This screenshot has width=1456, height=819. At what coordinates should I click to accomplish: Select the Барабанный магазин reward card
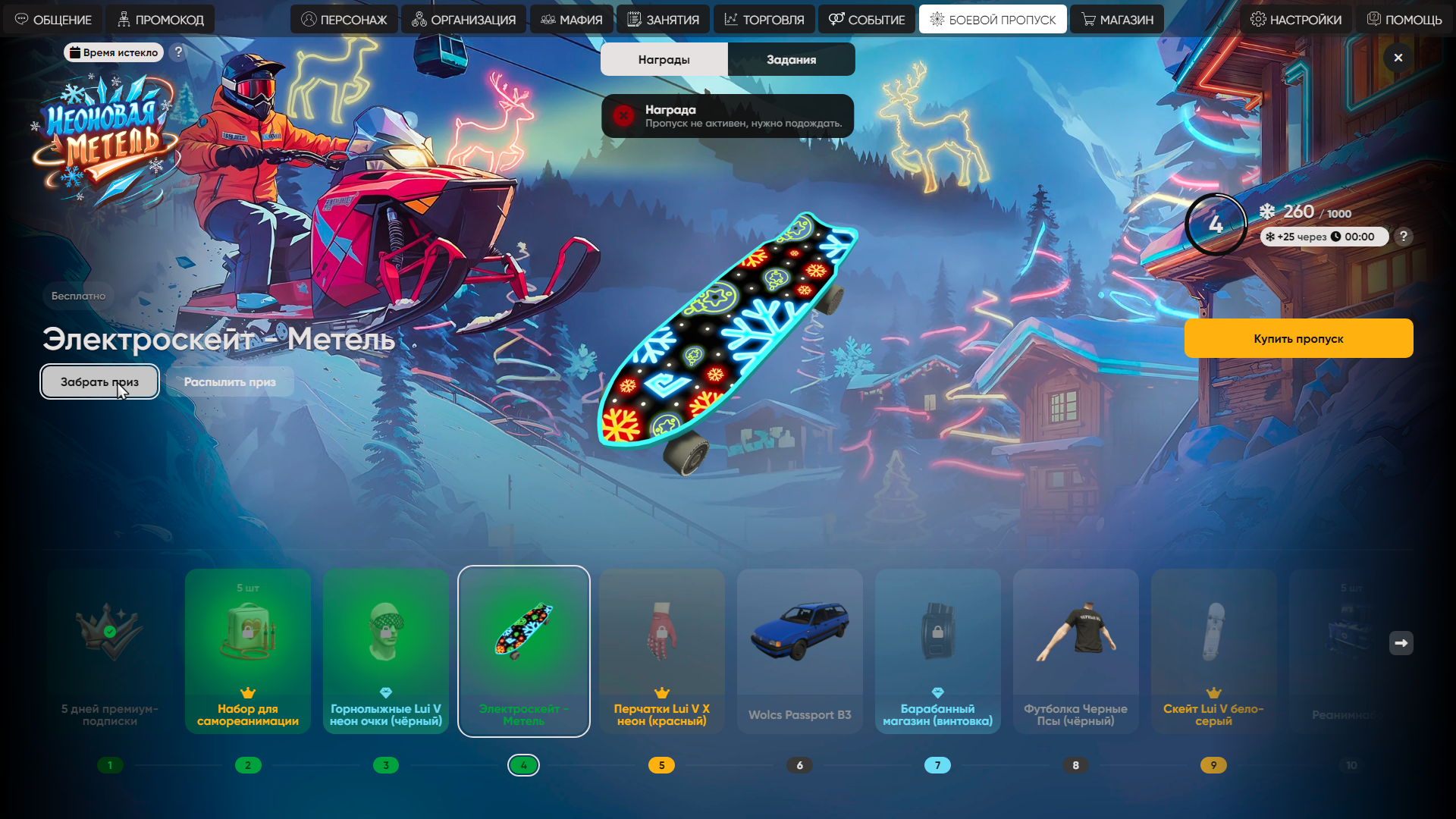(937, 651)
